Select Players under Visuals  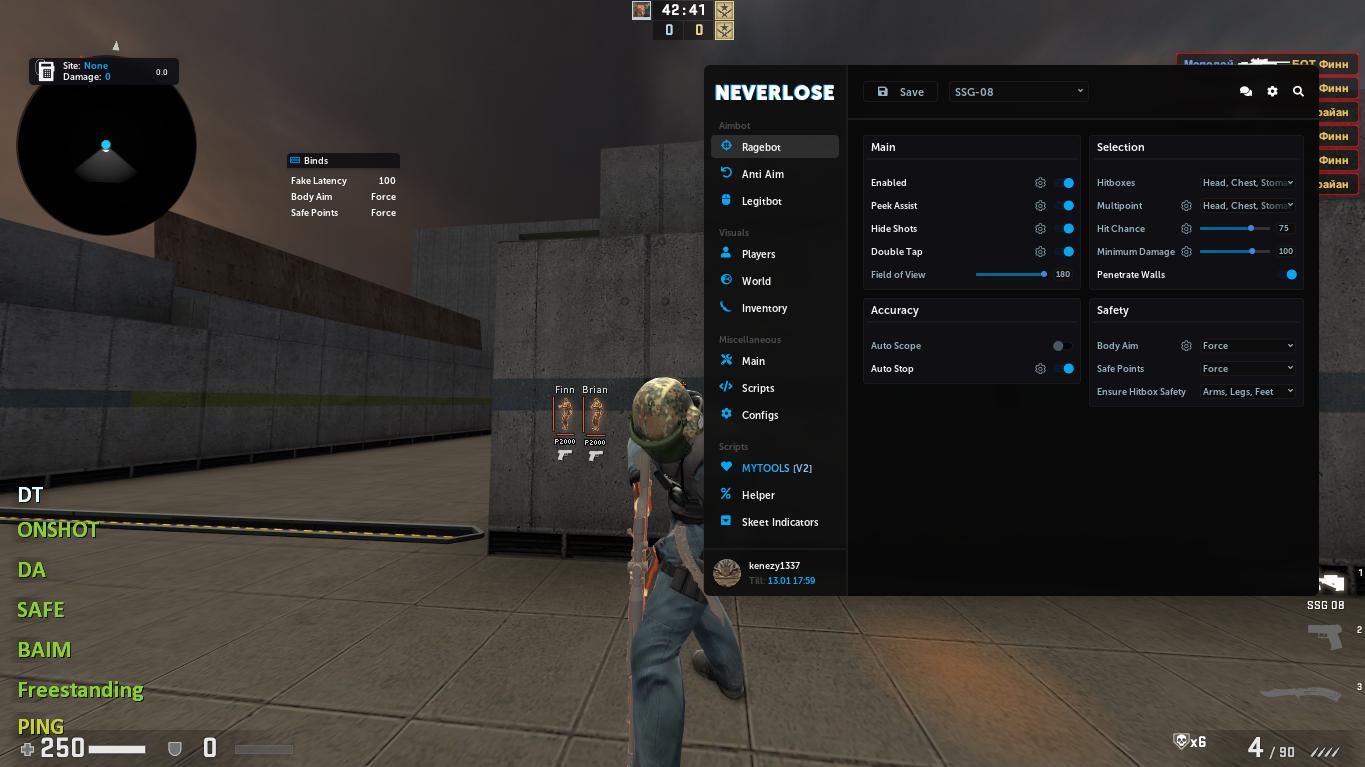758,254
